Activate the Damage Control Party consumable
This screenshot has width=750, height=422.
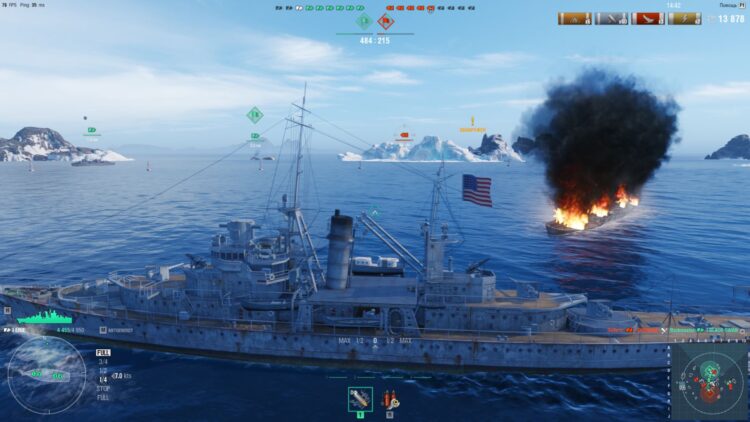[x=389, y=399]
